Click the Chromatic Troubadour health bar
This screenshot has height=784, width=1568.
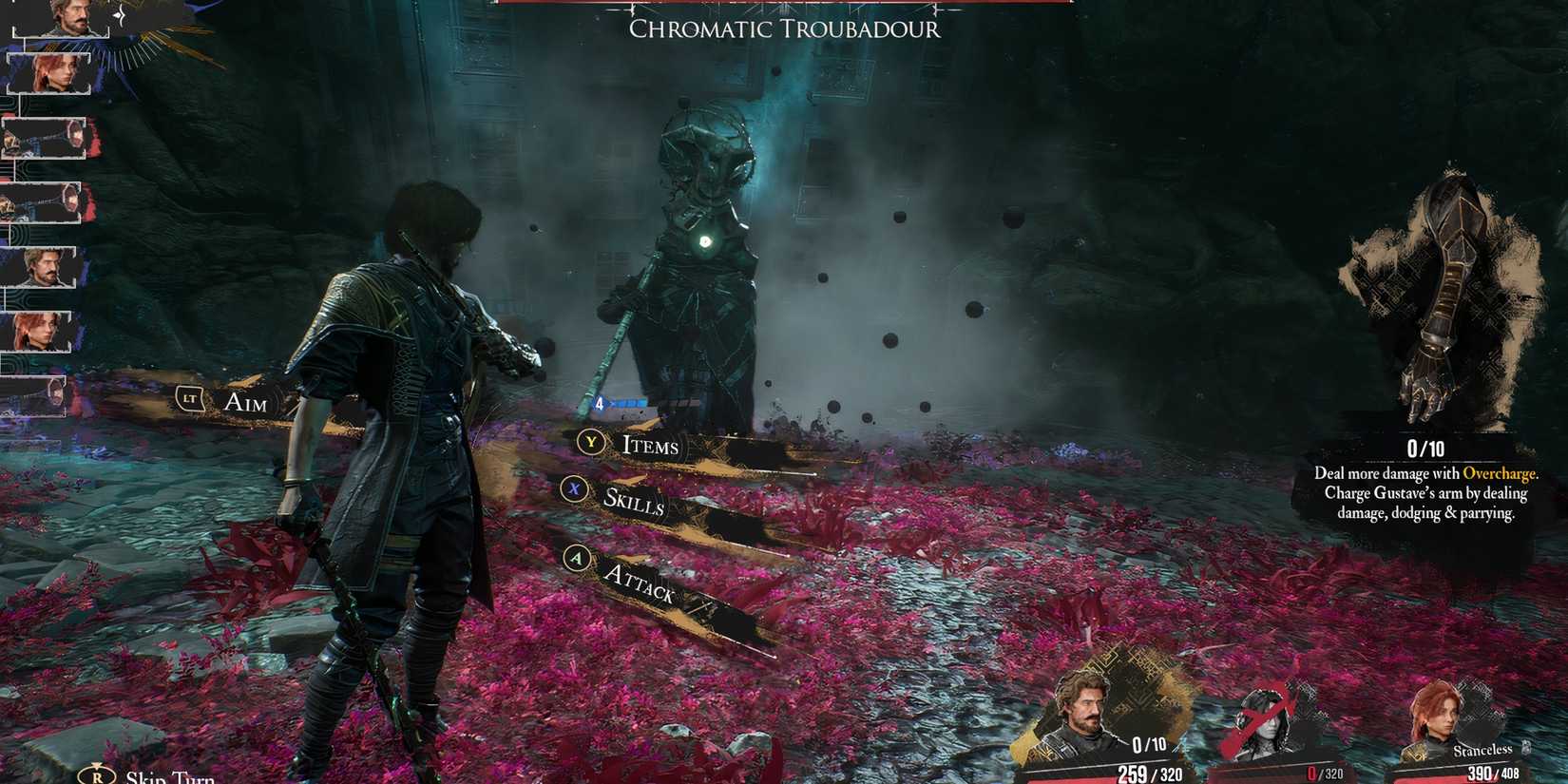779,4
